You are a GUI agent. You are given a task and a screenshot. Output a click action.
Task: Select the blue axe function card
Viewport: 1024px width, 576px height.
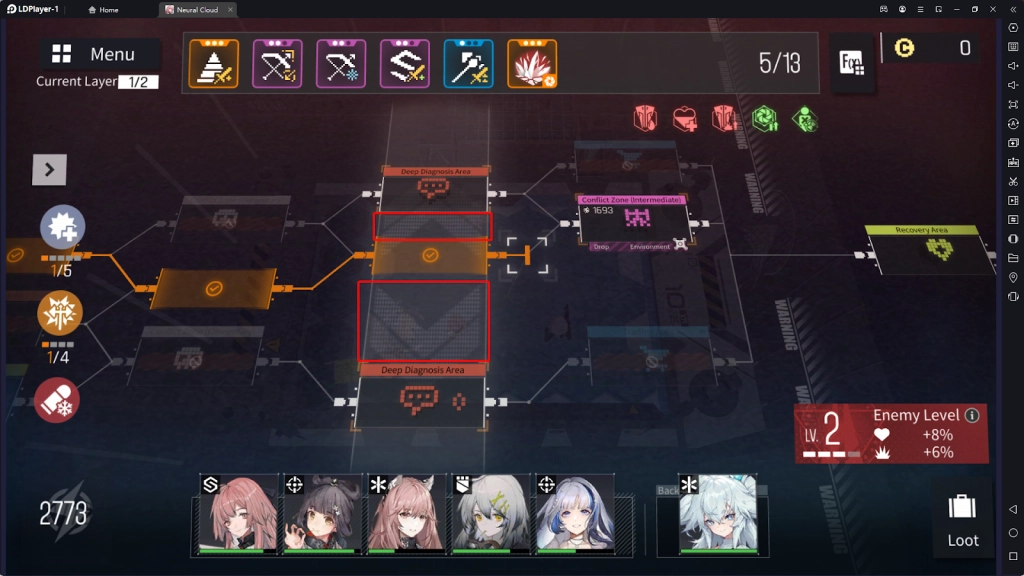point(469,64)
